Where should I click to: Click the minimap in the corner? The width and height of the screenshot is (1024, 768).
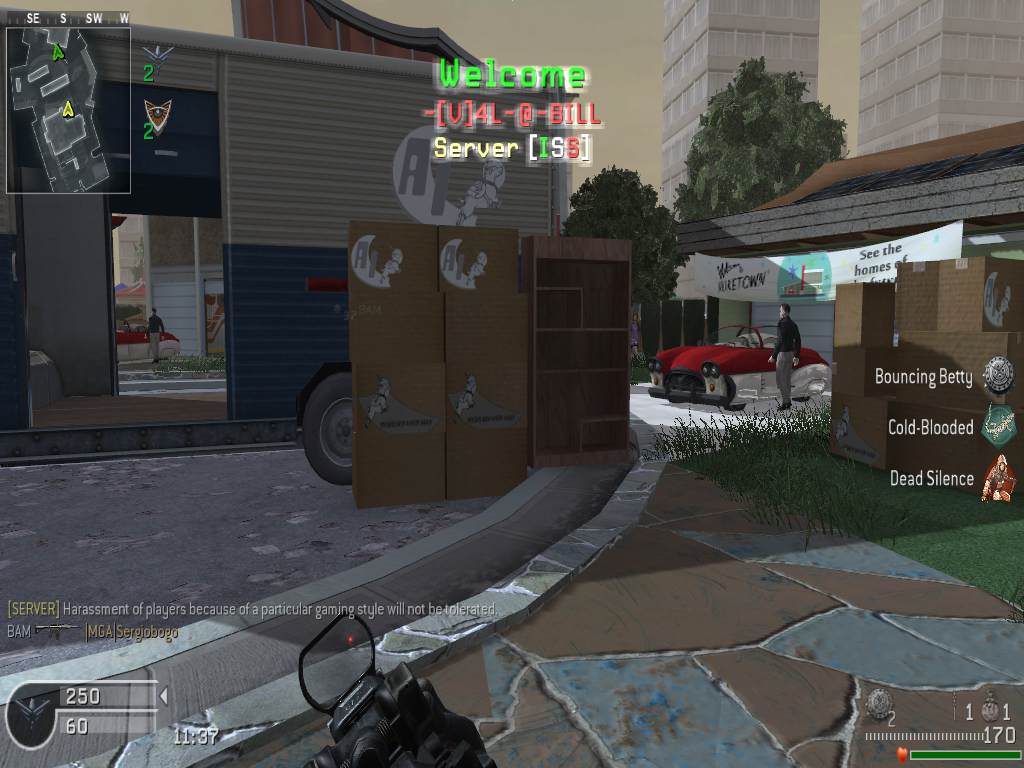pos(68,109)
